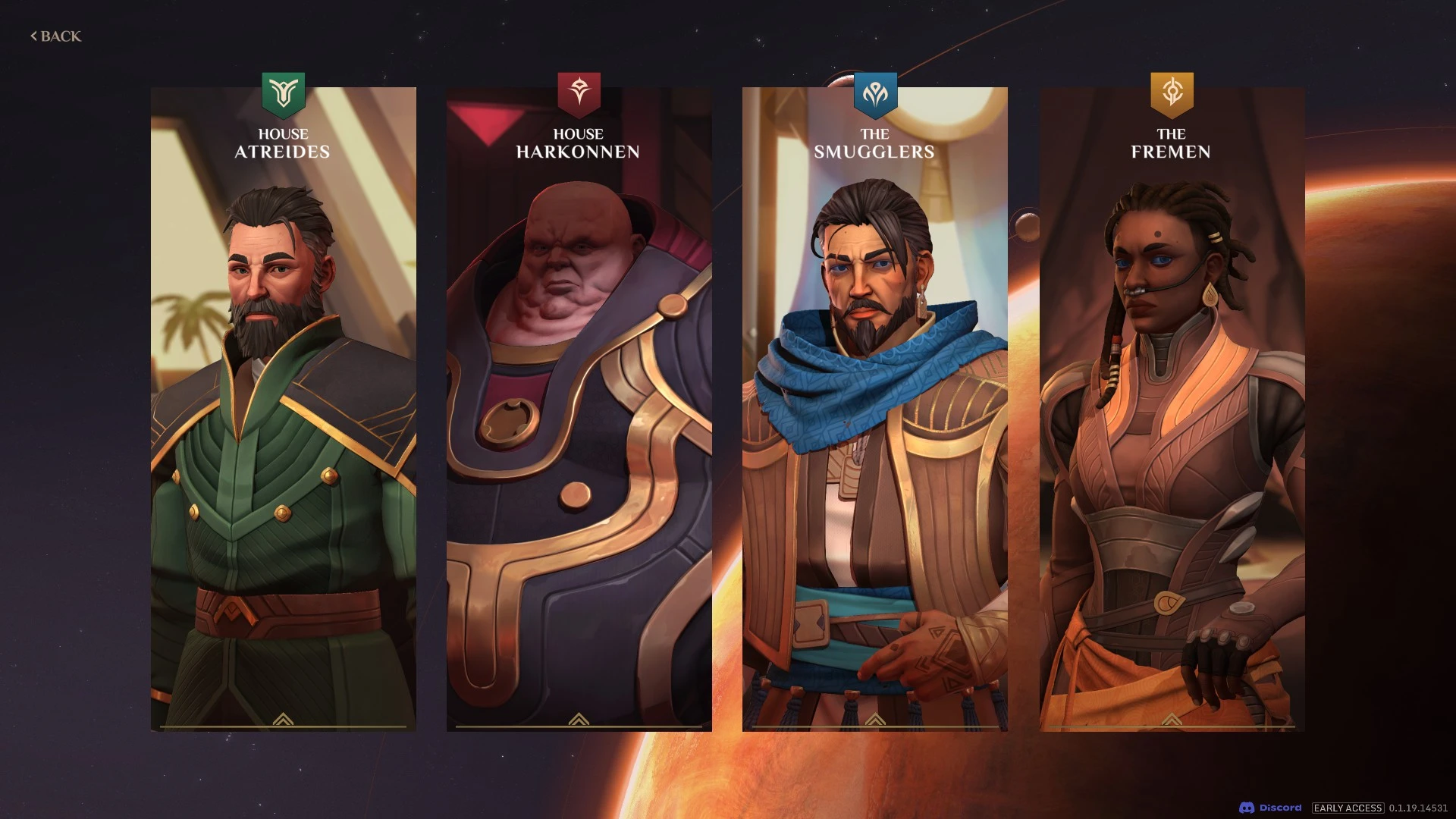The height and width of the screenshot is (819, 1456).
Task: Click The Fremen gold crest icon
Action: 1172,91
